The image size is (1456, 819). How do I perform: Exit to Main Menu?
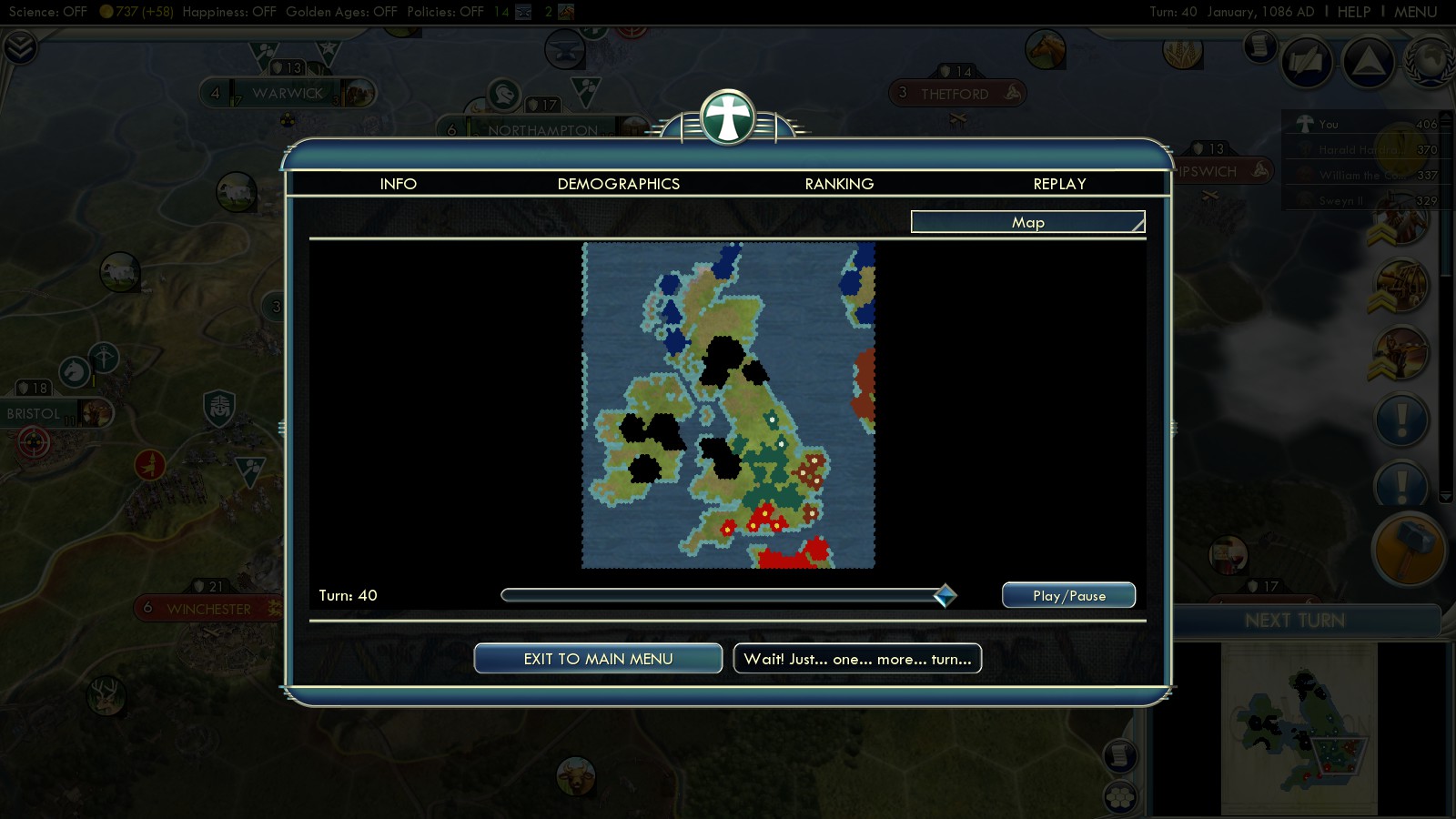pos(598,659)
